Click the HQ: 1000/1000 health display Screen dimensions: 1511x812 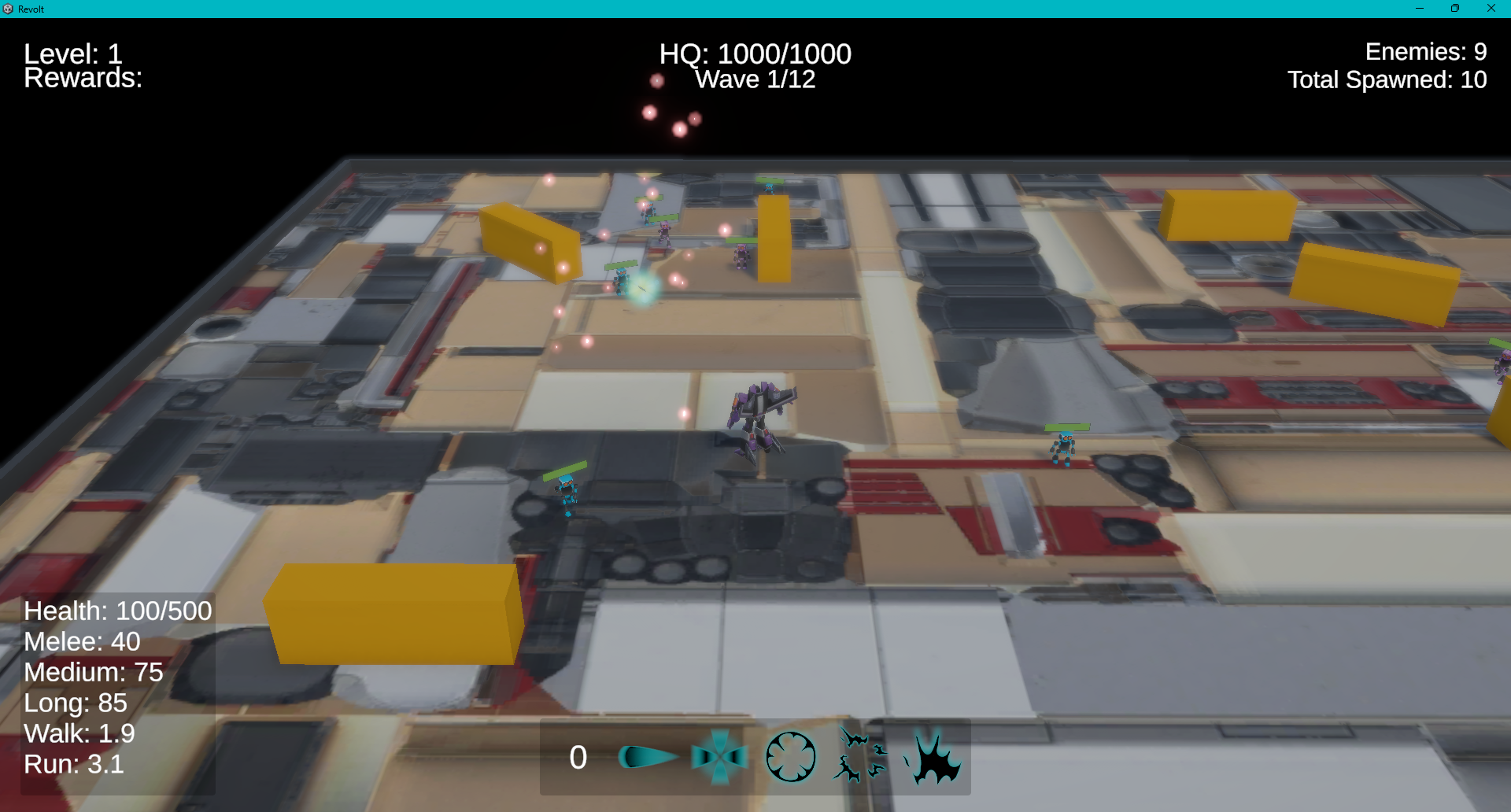[755, 54]
